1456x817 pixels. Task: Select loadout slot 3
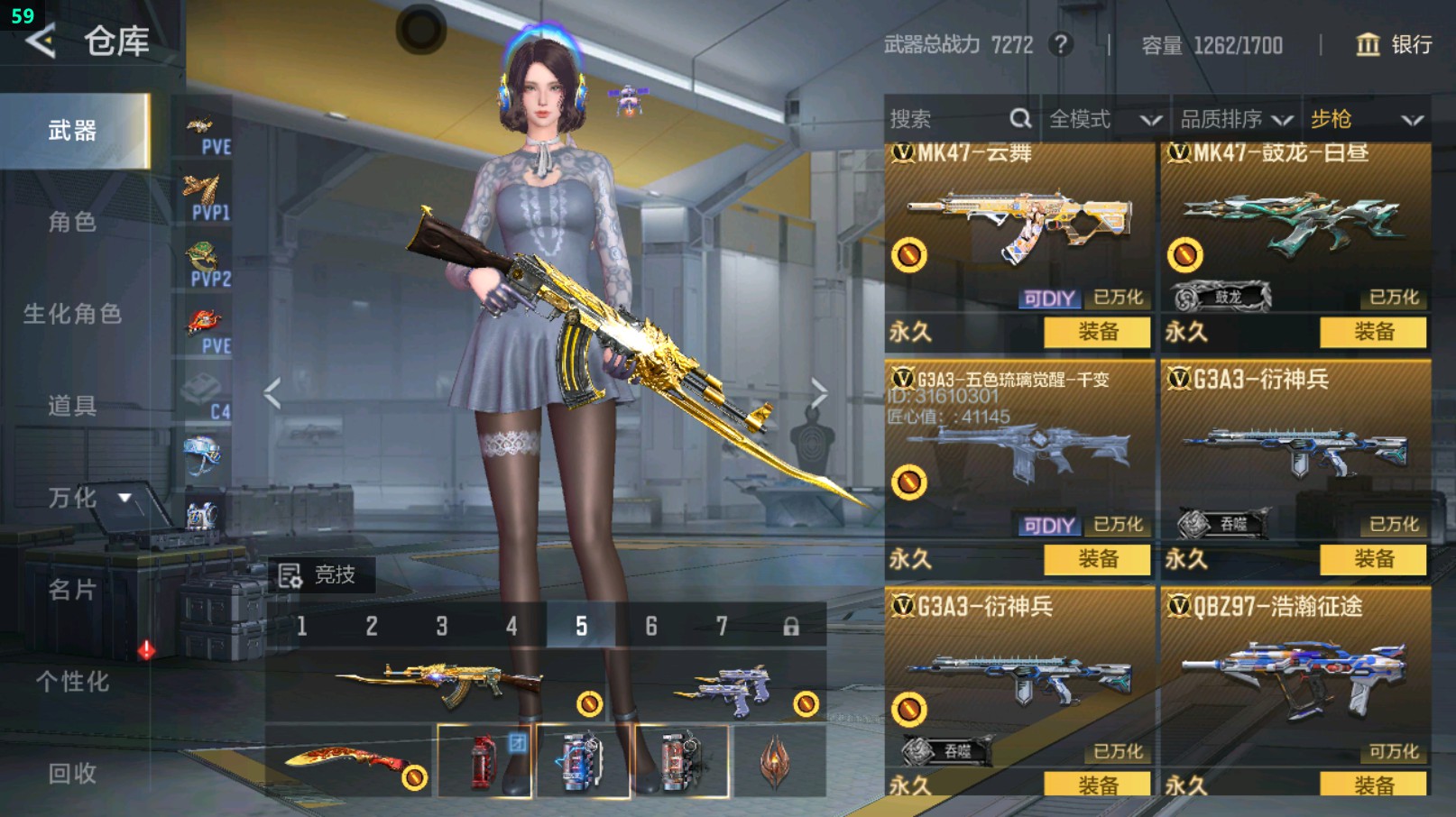441,626
